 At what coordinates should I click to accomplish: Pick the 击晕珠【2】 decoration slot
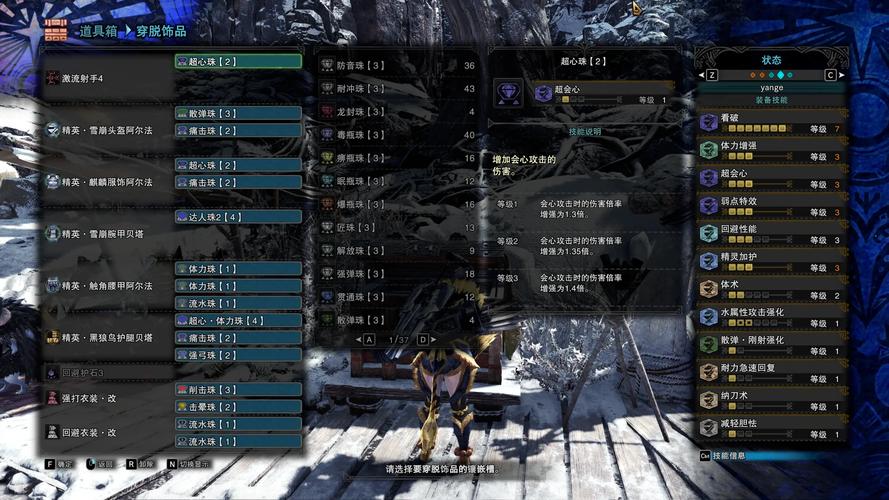point(238,407)
